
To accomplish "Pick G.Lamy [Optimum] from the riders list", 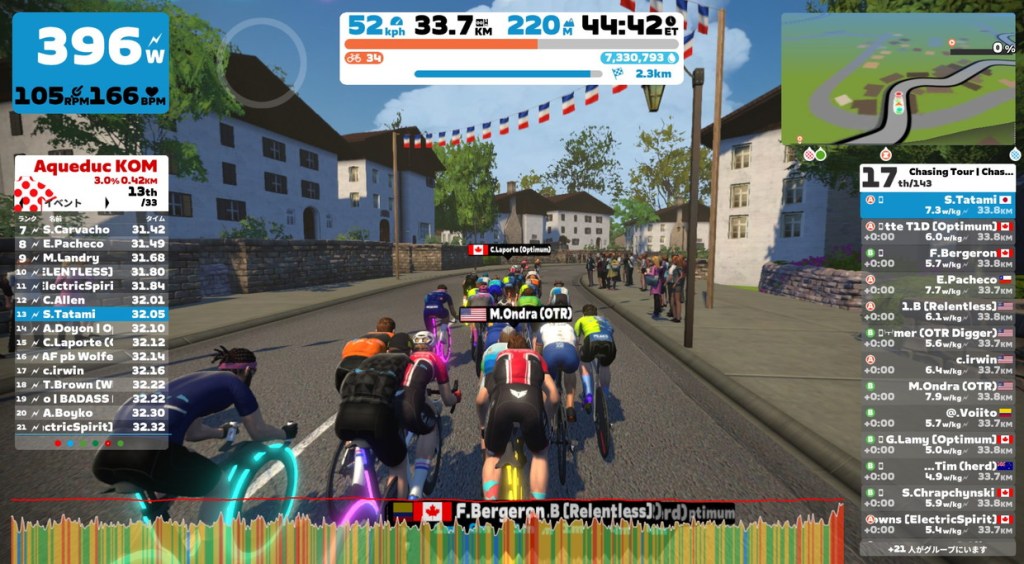I will 938,444.
